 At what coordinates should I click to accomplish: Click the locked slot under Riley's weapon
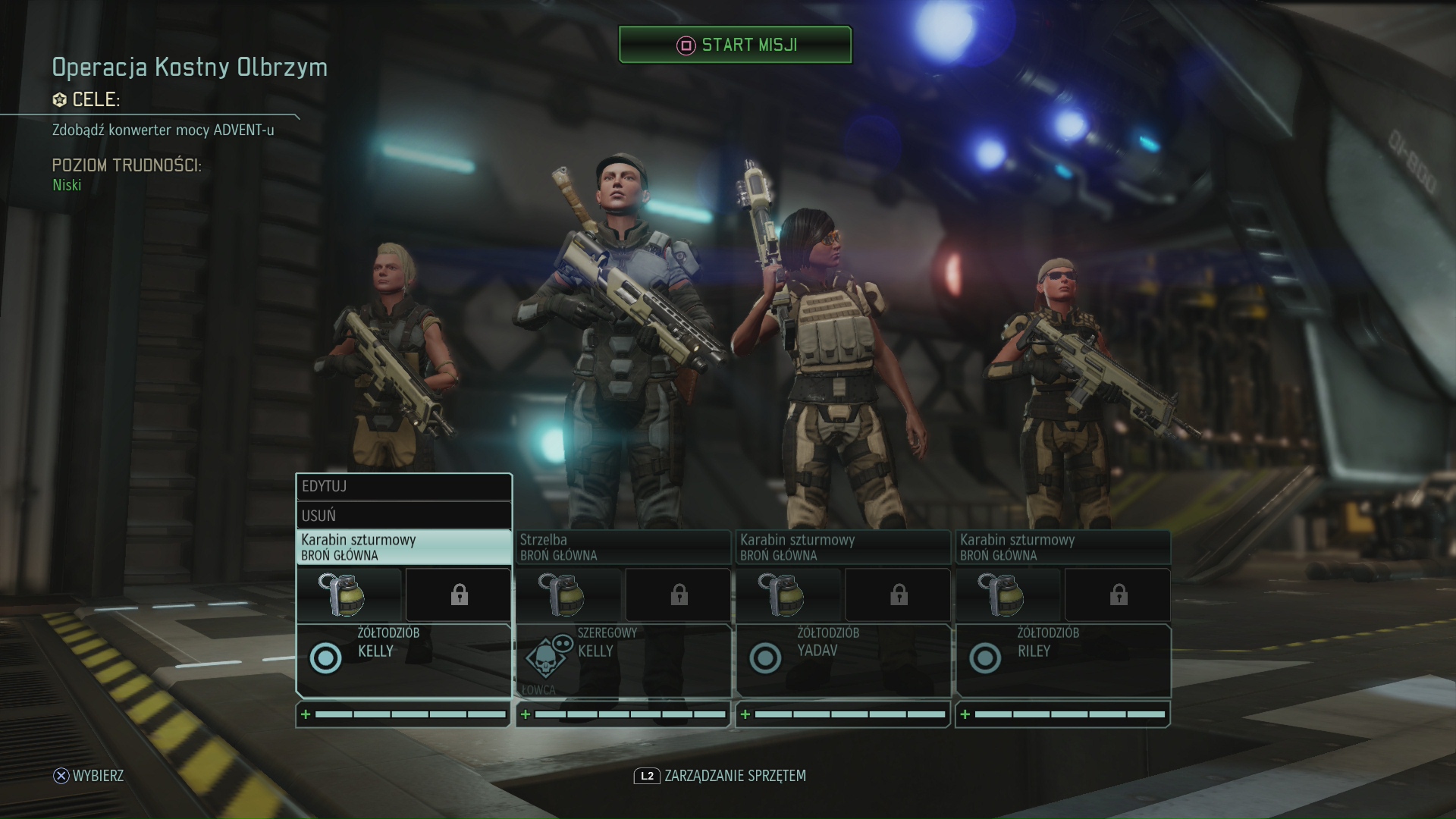(1118, 595)
